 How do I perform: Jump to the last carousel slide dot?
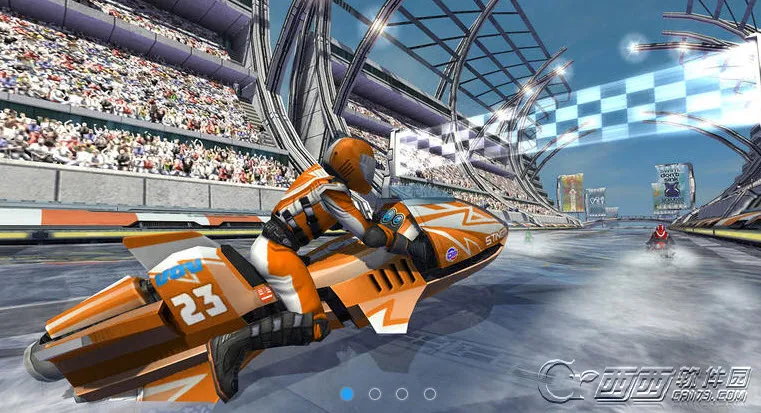(430, 394)
